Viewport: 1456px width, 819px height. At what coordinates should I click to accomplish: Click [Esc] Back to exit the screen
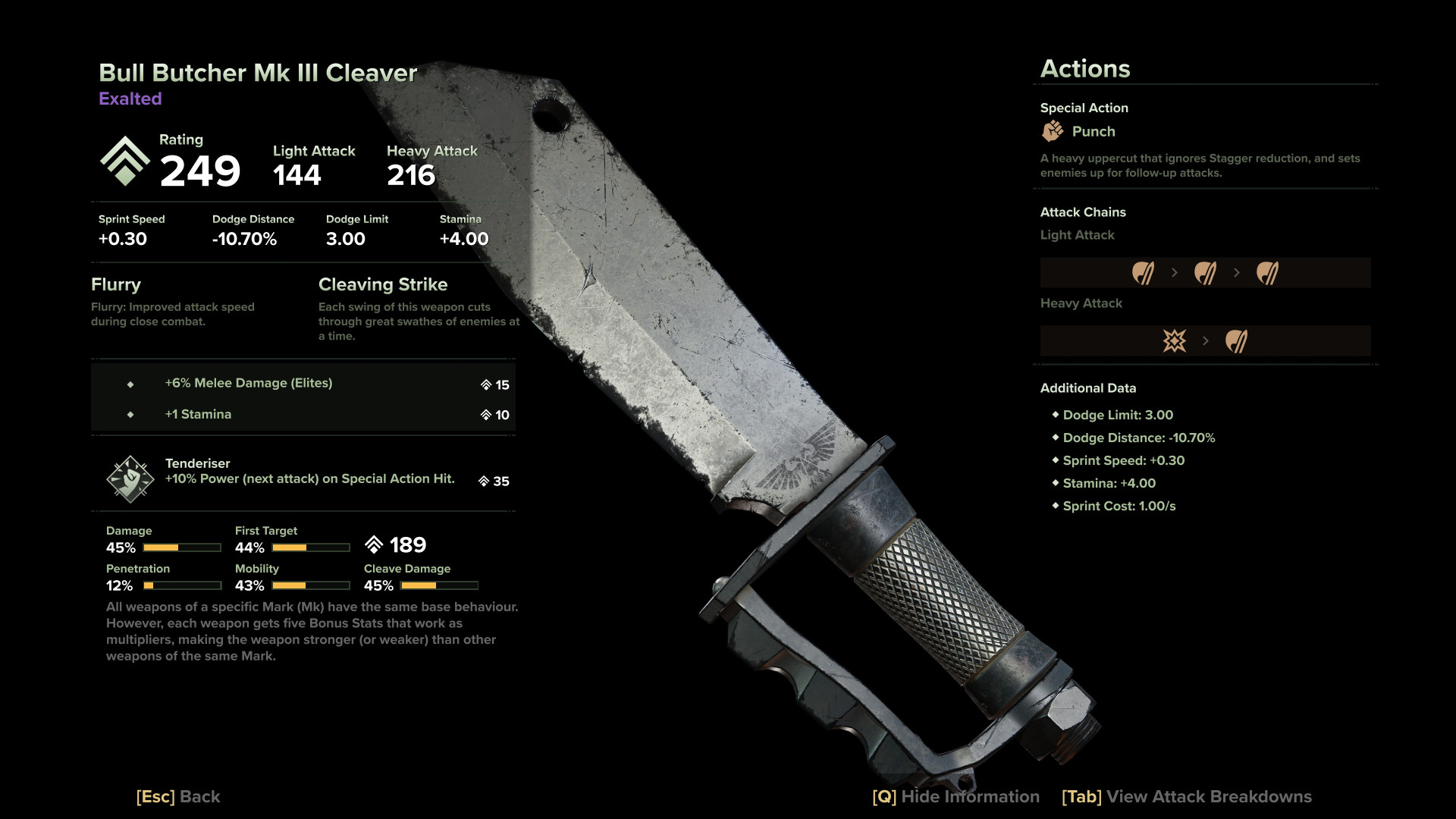[x=177, y=797]
